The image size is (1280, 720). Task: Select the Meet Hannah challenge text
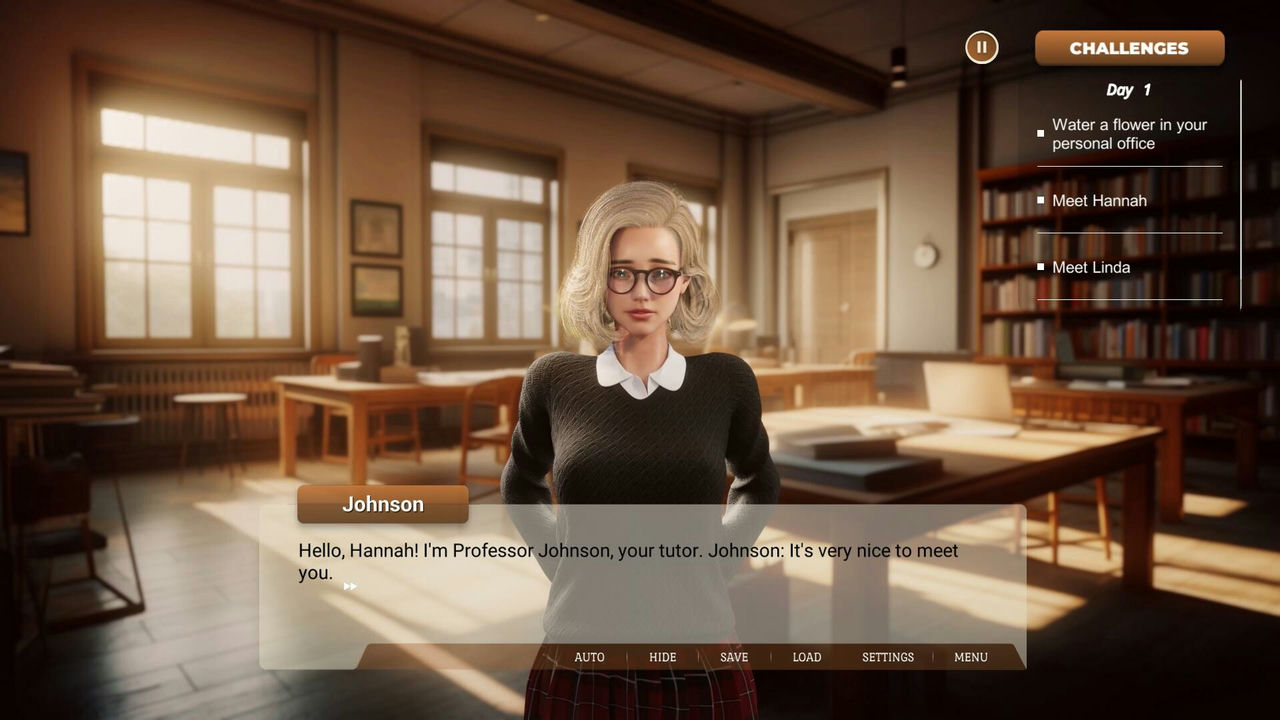coord(1099,200)
